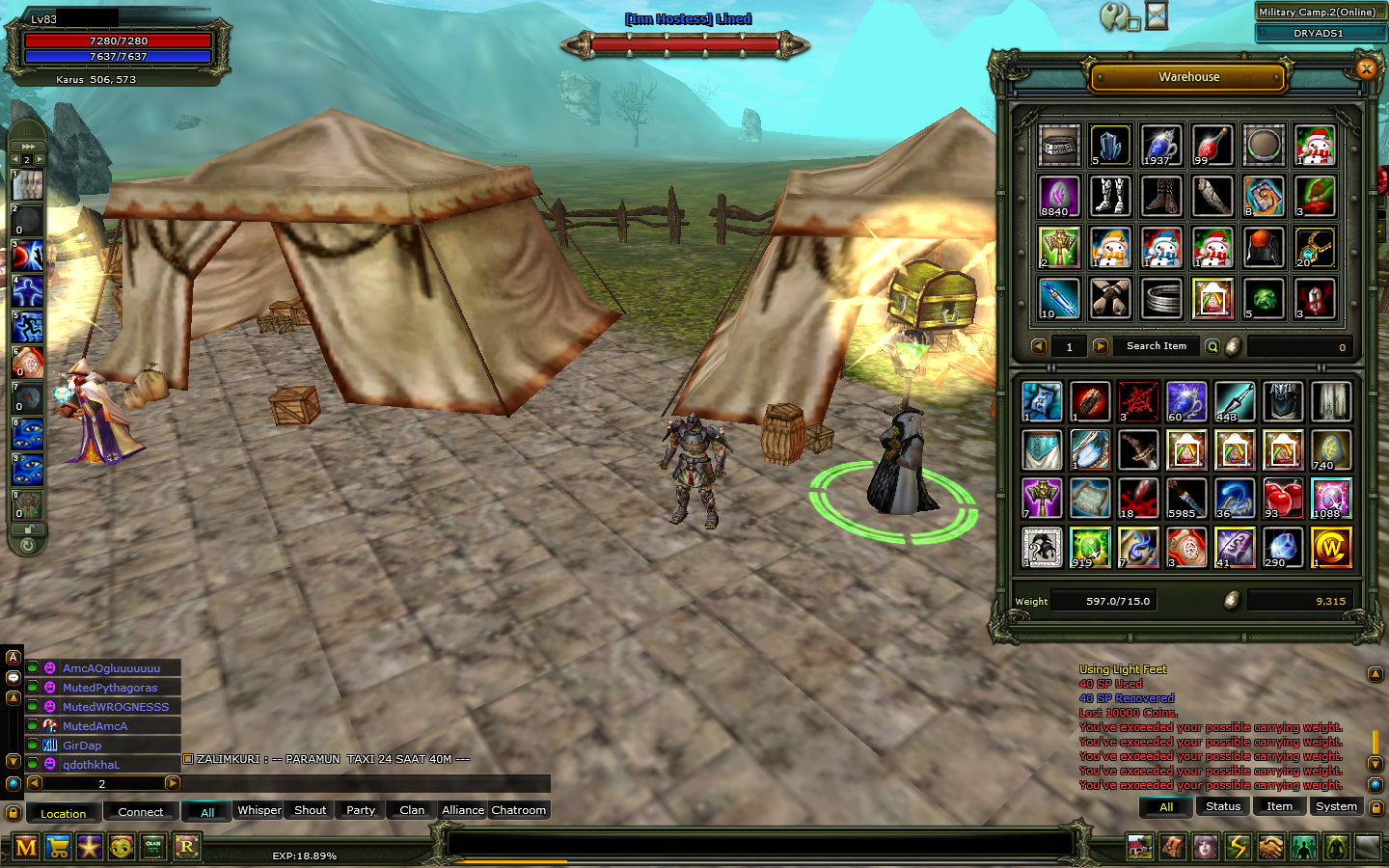Open the Clan board icon

[154, 847]
